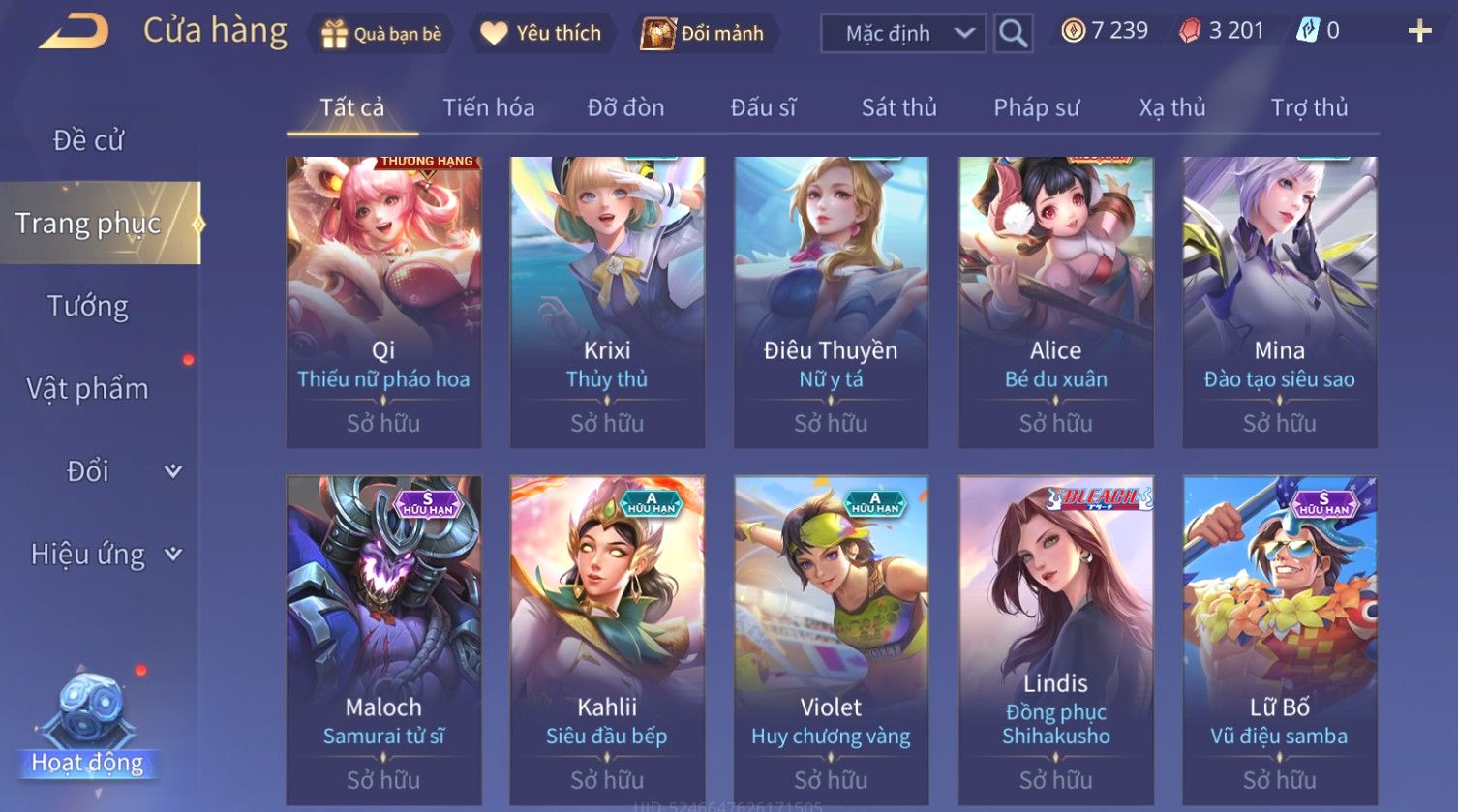The width and height of the screenshot is (1458, 812).
Task: Expand the Mặc định sort dropdown
Action: [902, 34]
